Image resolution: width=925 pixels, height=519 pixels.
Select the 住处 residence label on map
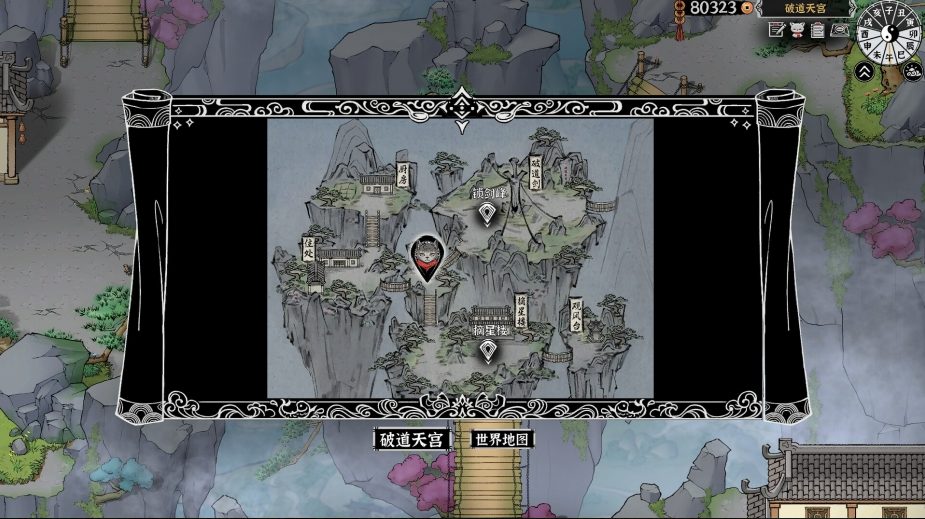coord(309,246)
